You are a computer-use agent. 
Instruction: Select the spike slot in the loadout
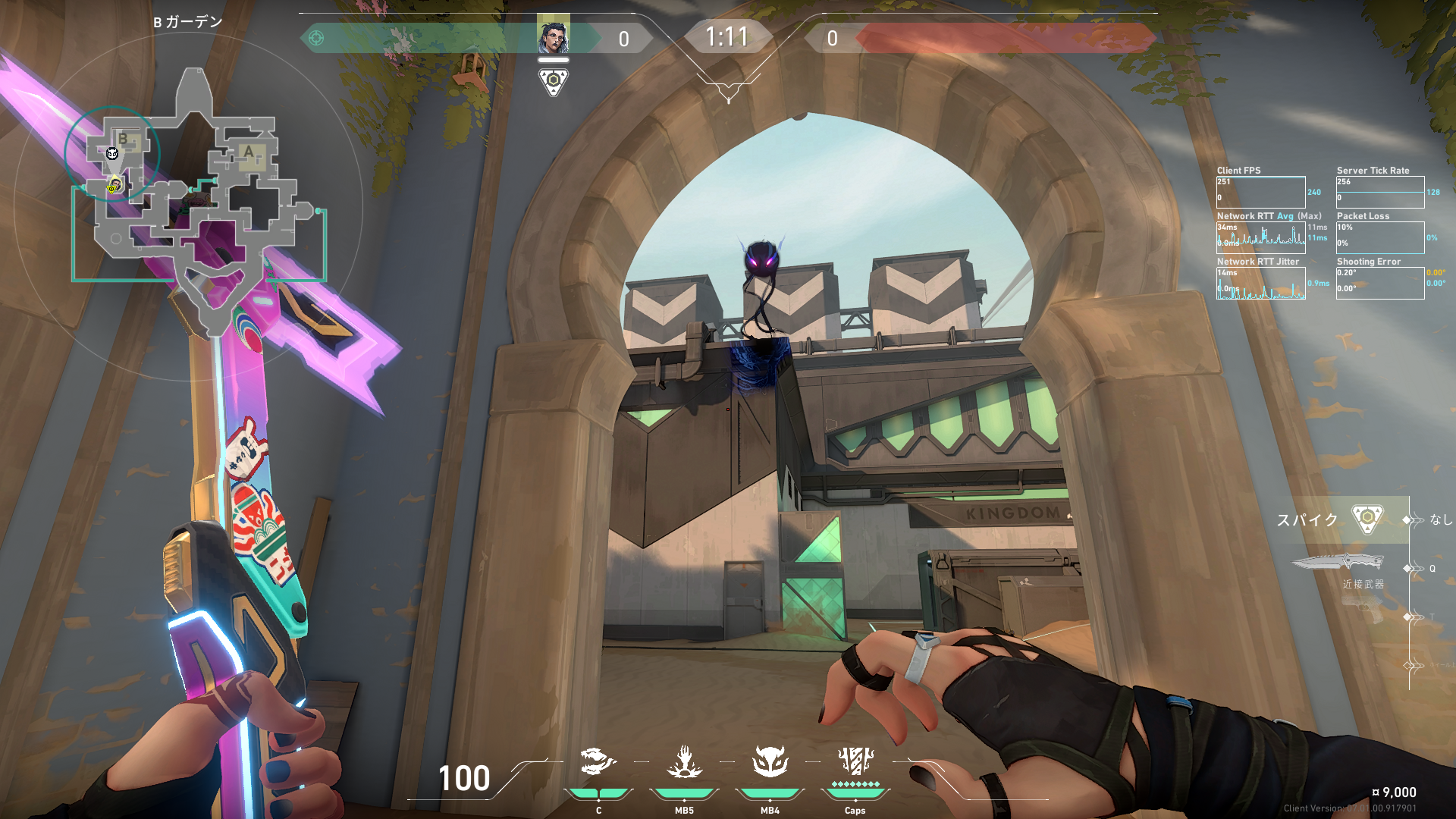(1367, 519)
